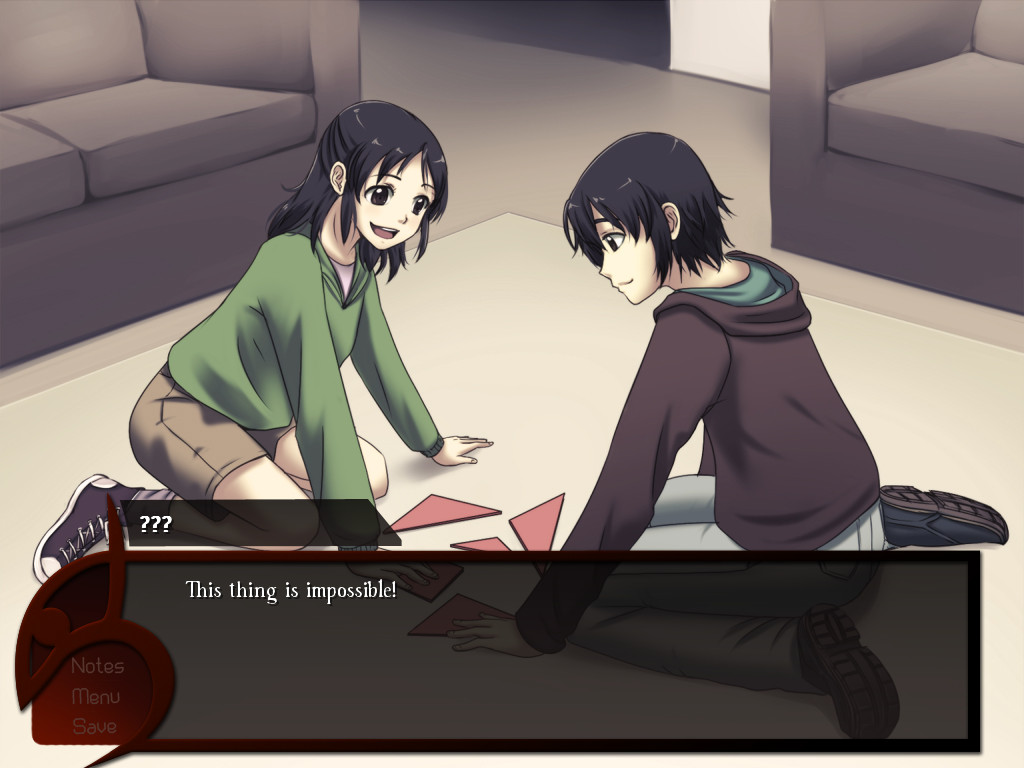Open the Notes button
The image size is (1024, 768).
pyautogui.click(x=97, y=666)
